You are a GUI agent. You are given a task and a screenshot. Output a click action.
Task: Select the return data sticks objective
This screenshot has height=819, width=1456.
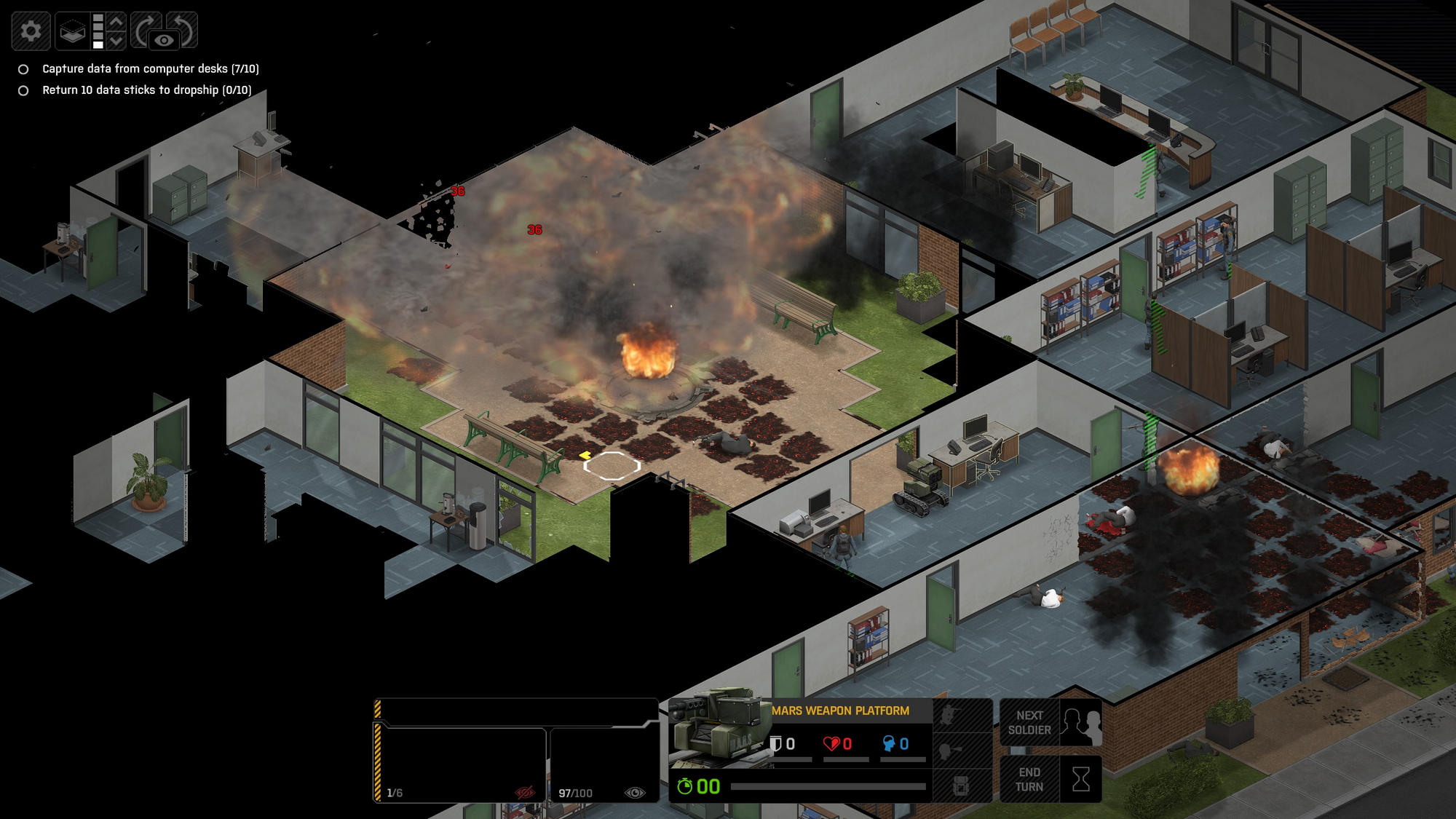(x=146, y=90)
